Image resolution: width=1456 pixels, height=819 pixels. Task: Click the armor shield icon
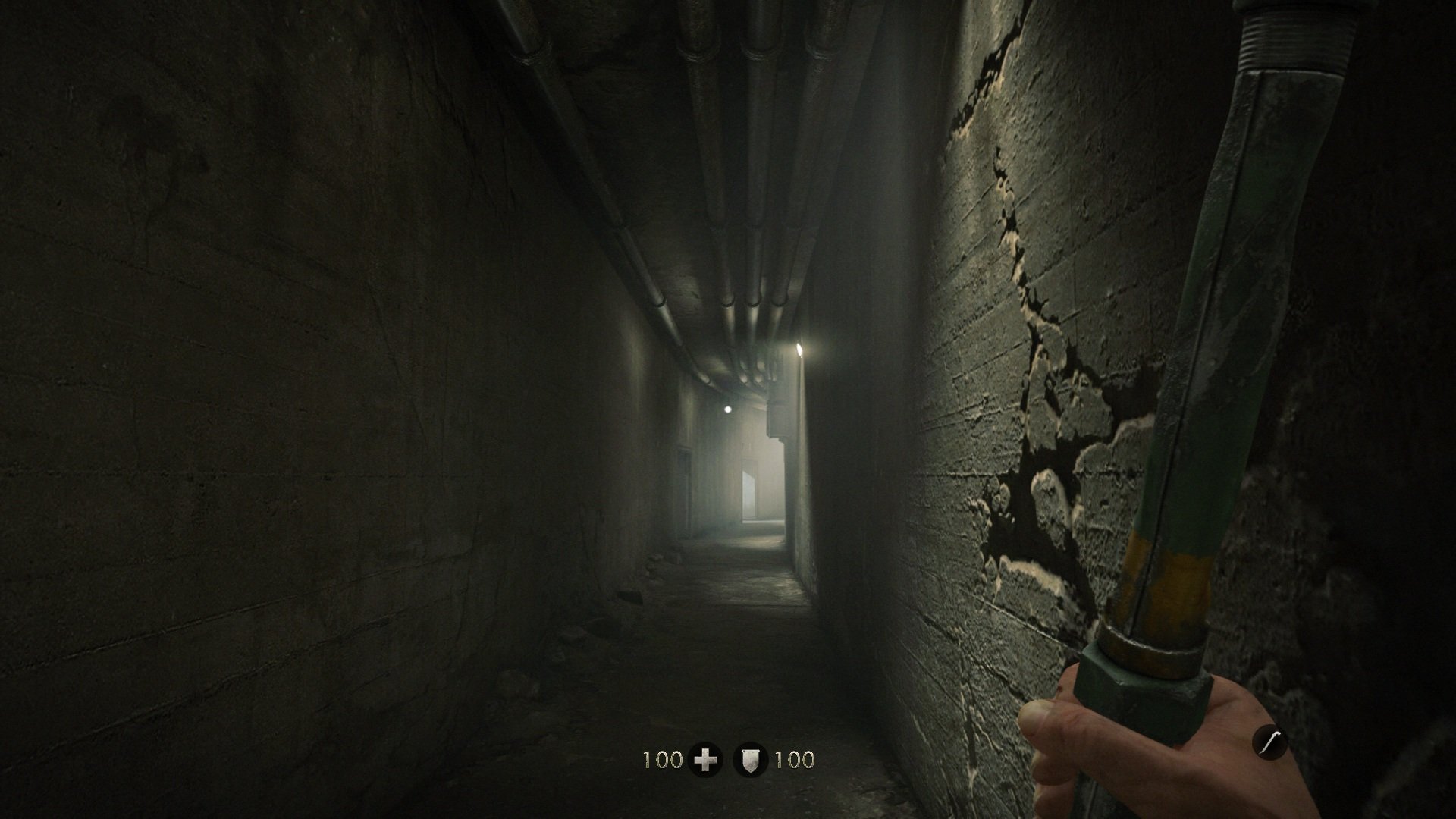(x=750, y=760)
